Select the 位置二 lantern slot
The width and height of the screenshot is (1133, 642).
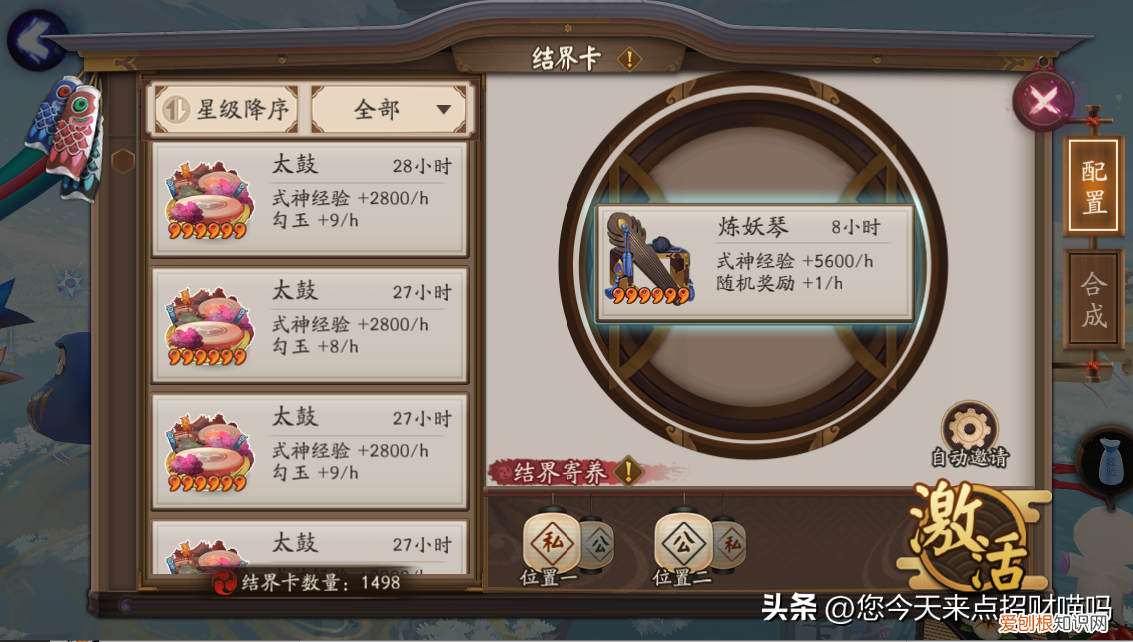[x=683, y=545]
